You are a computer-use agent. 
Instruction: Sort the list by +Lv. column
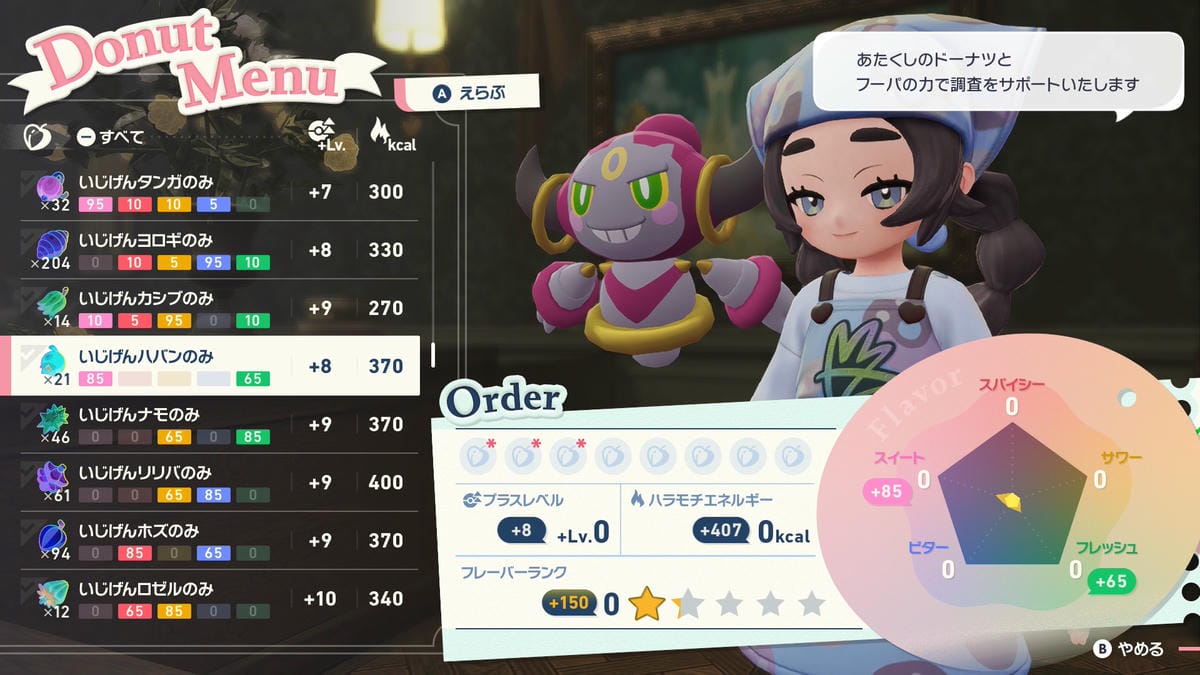click(321, 136)
